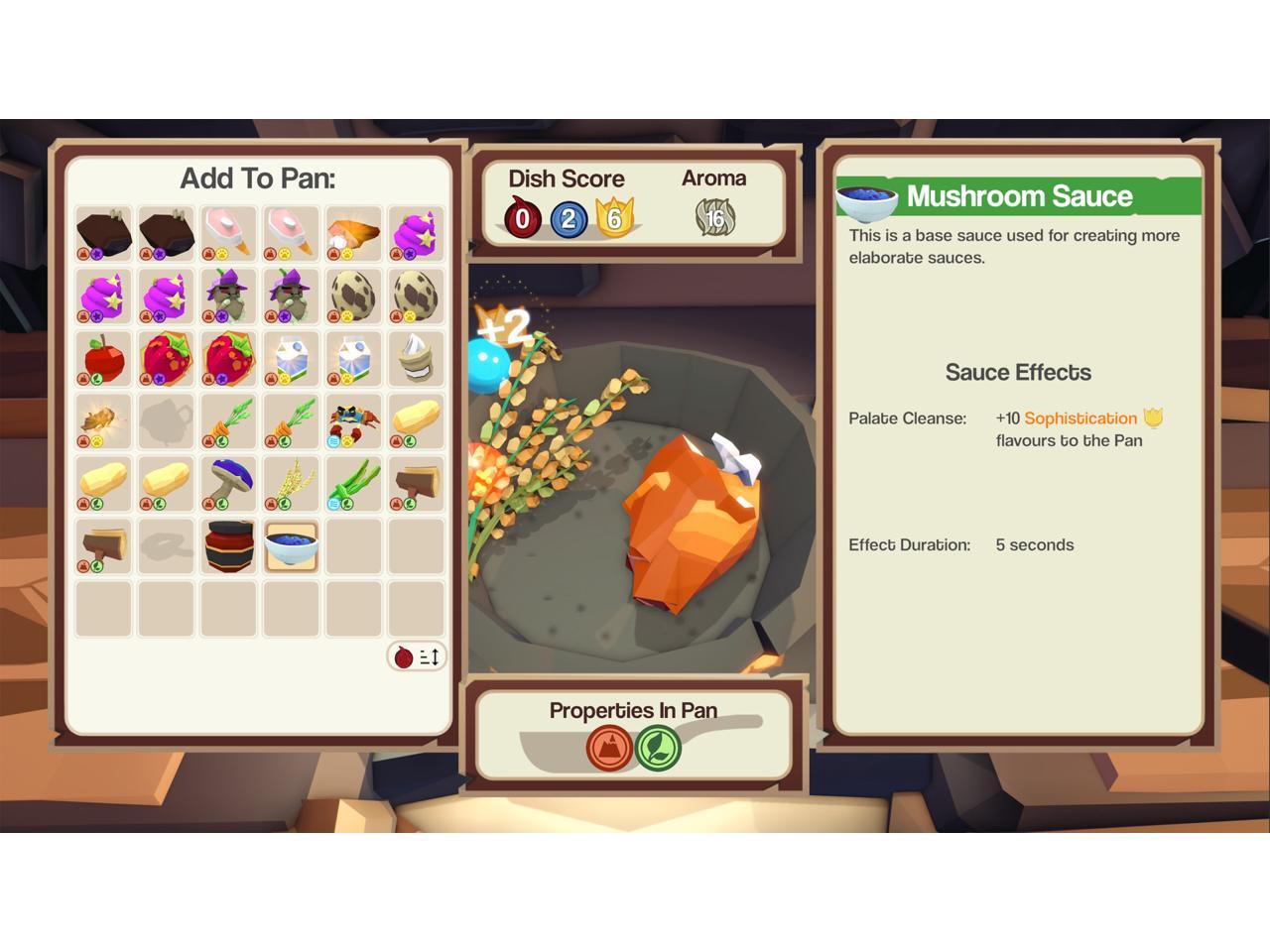The width and height of the screenshot is (1270, 952).
Task: Toggle the ingredient sort order button
Action: 417,656
